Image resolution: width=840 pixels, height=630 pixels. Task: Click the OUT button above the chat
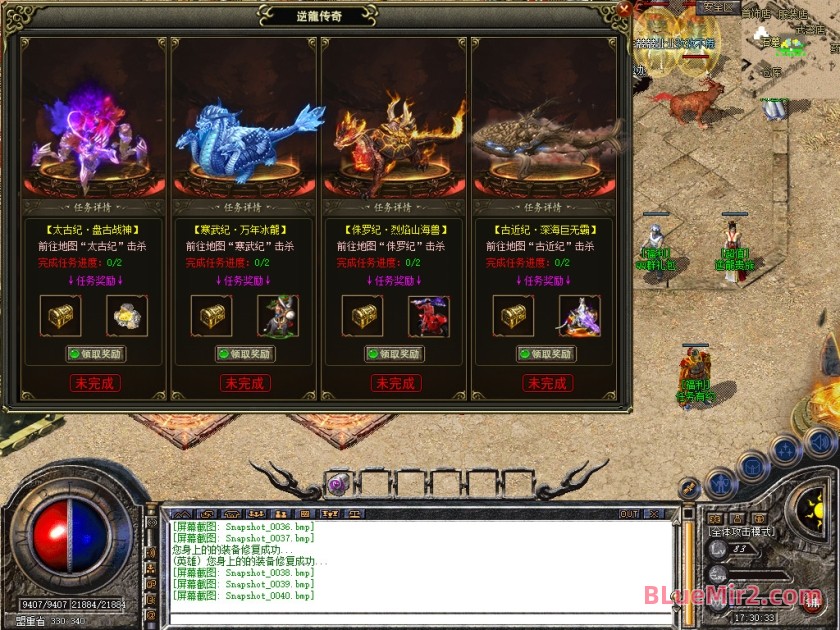[629, 514]
